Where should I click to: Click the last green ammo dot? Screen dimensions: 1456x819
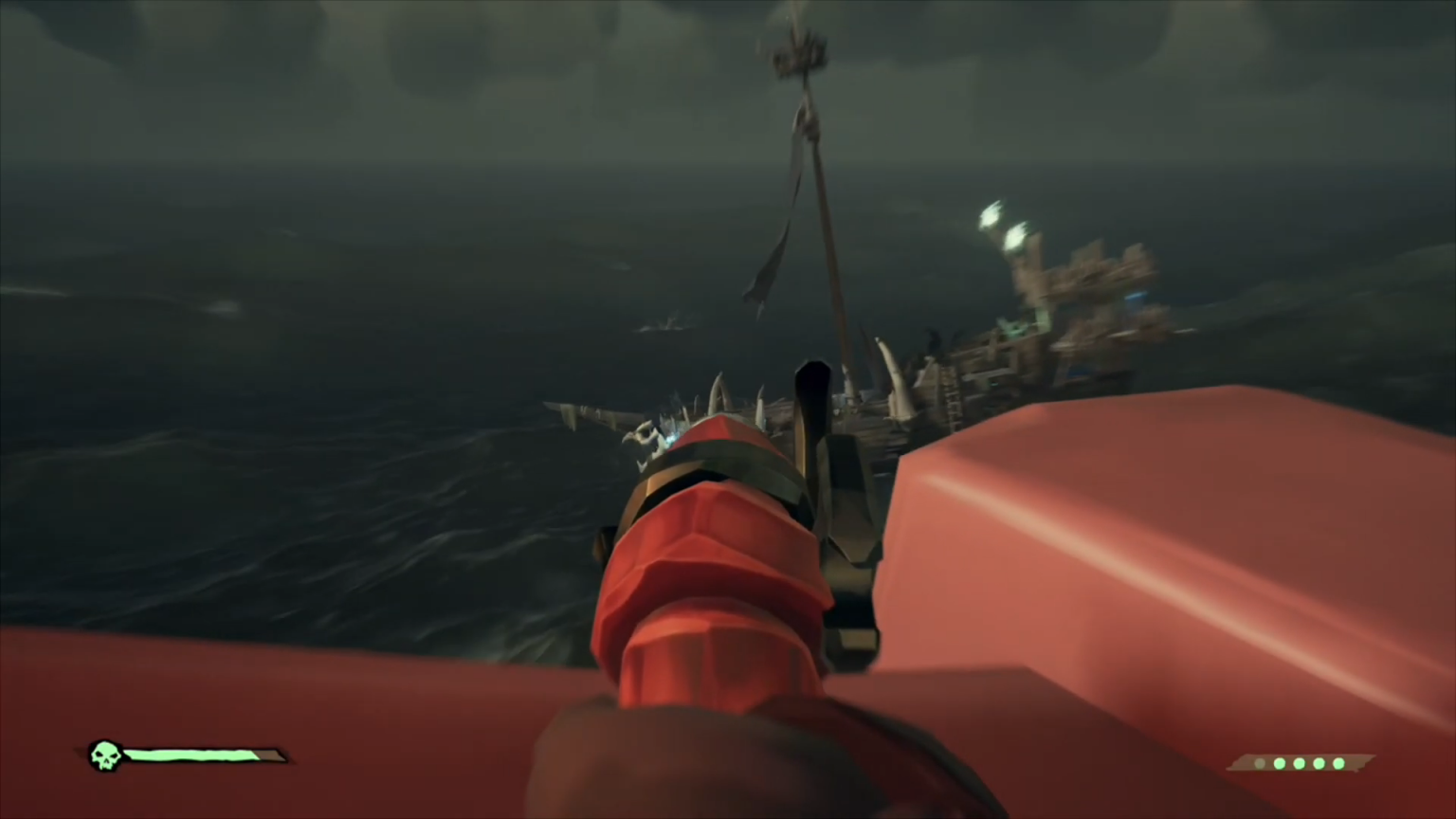click(x=1338, y=763)
